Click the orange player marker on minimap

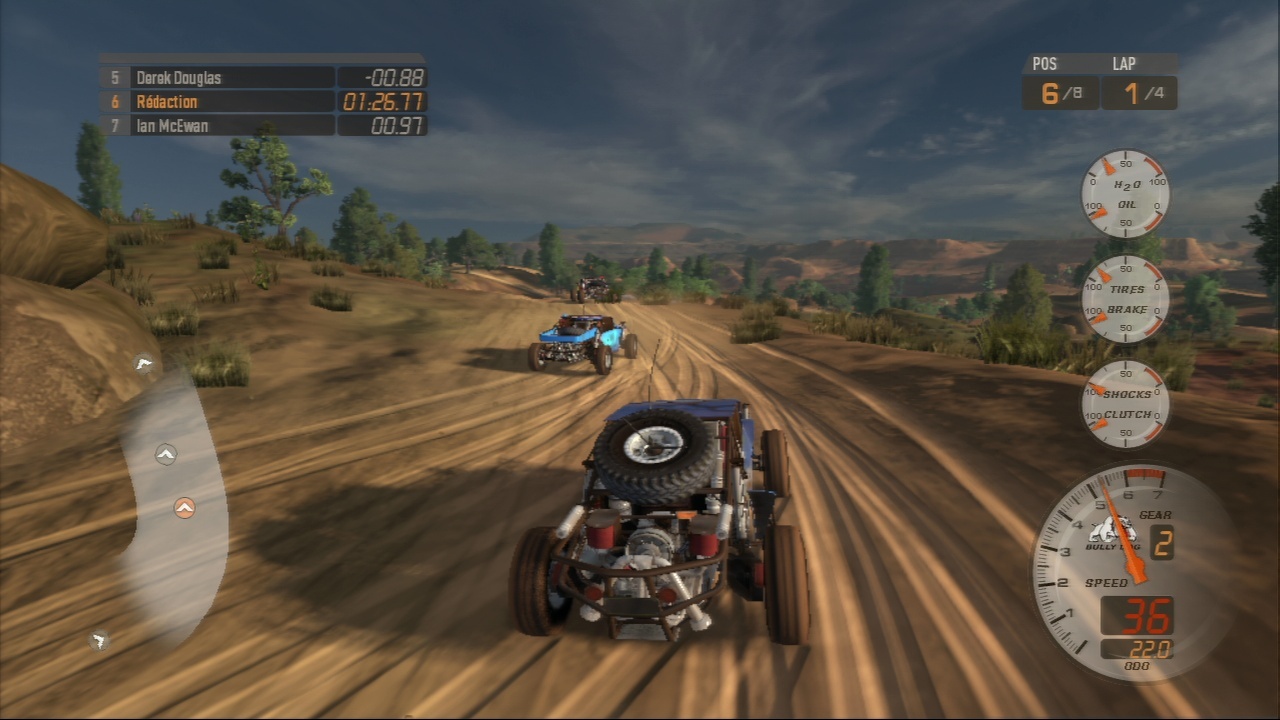coord(184,508)
